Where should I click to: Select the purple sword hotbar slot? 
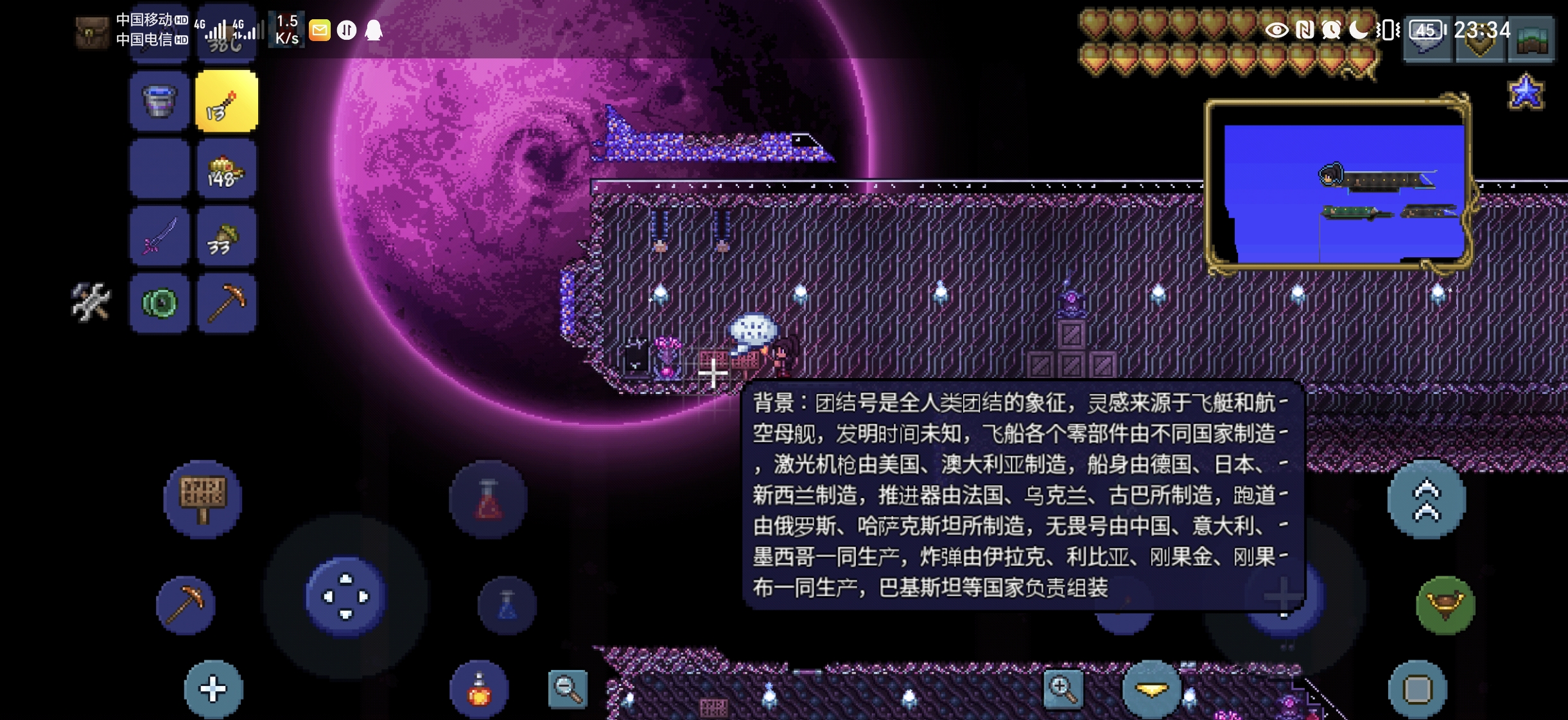coord(160,235)
